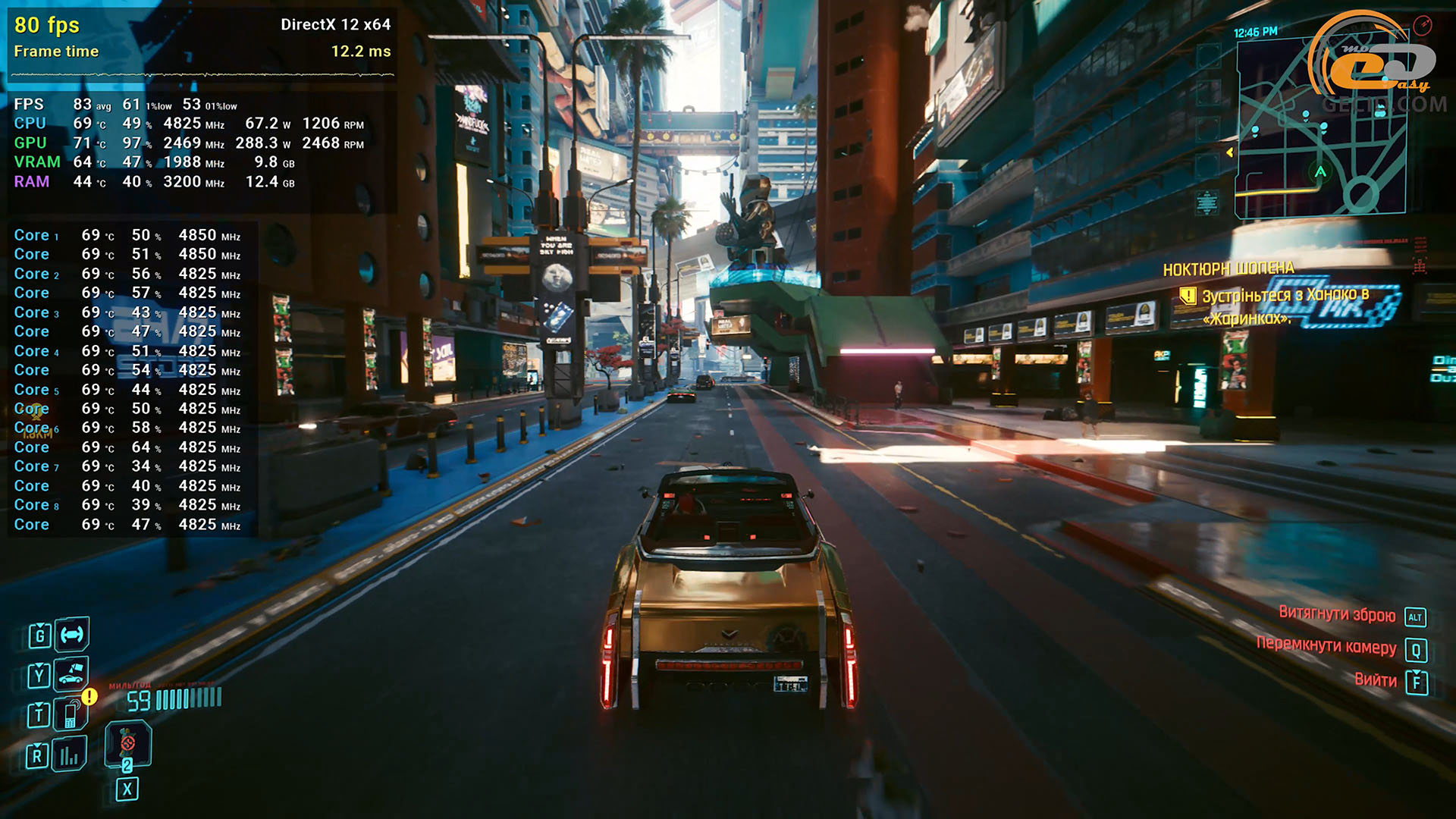Image resolution: width=1456 pixels, height=819 pixels.
Task: Click the yellow exclamation notification badge
Action: tap(89, 695)
